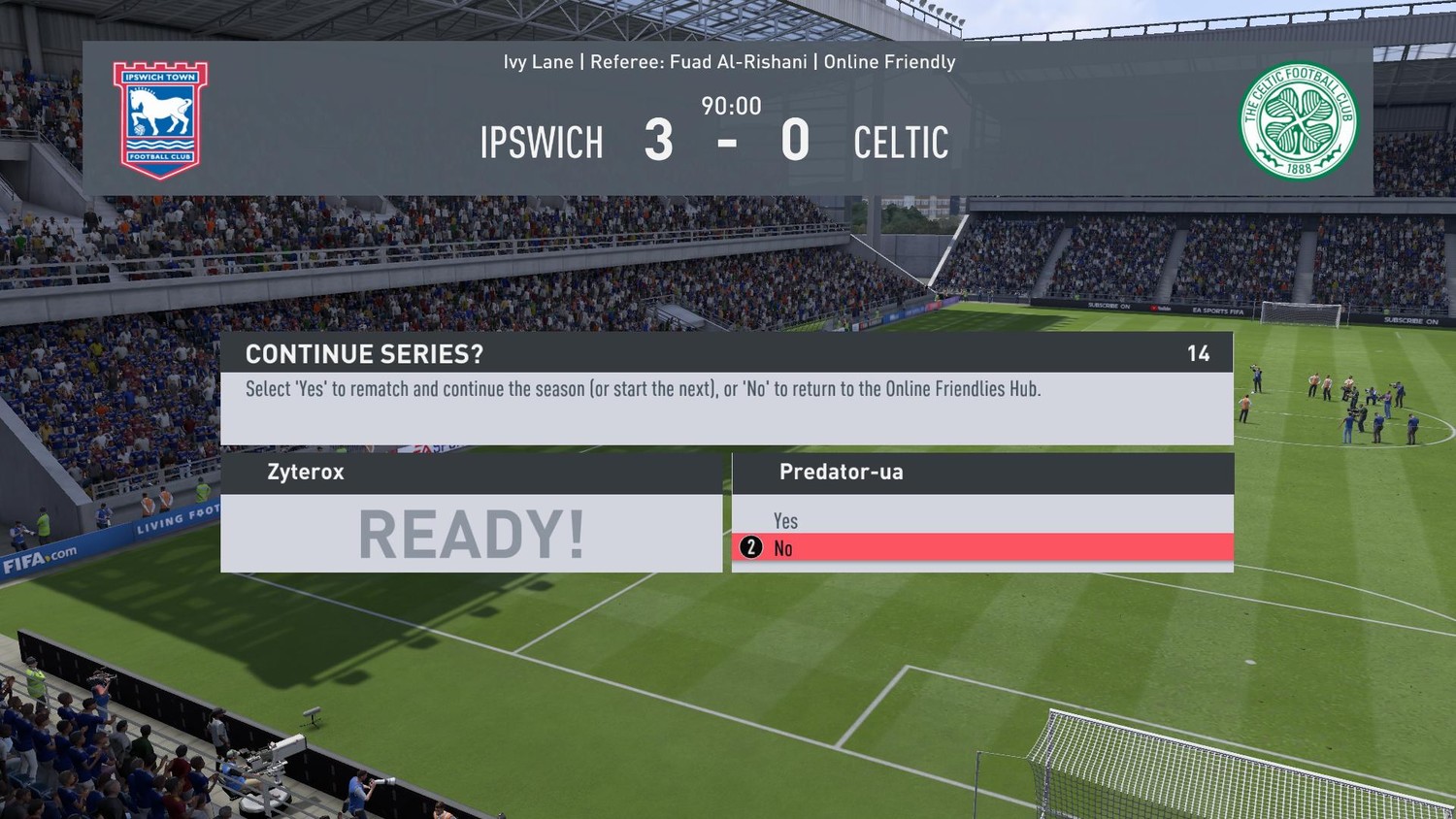1456x819 pixels.
Task: Choose 'Yes' to continue the series
Action: click(785, 520)
